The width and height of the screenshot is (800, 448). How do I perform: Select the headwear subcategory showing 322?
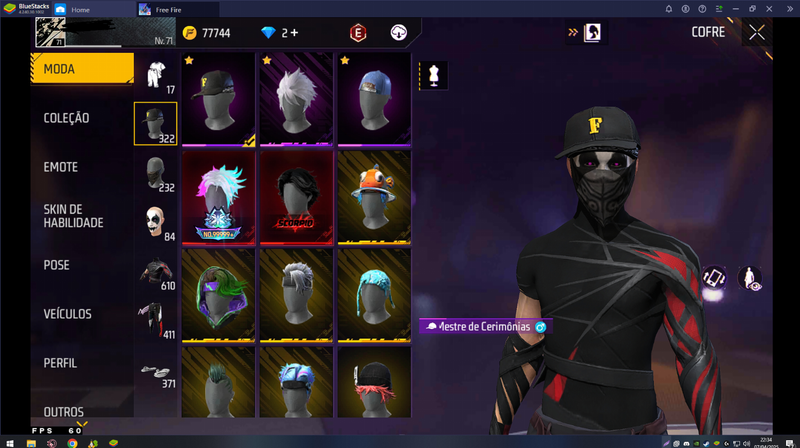pos(155,123)
